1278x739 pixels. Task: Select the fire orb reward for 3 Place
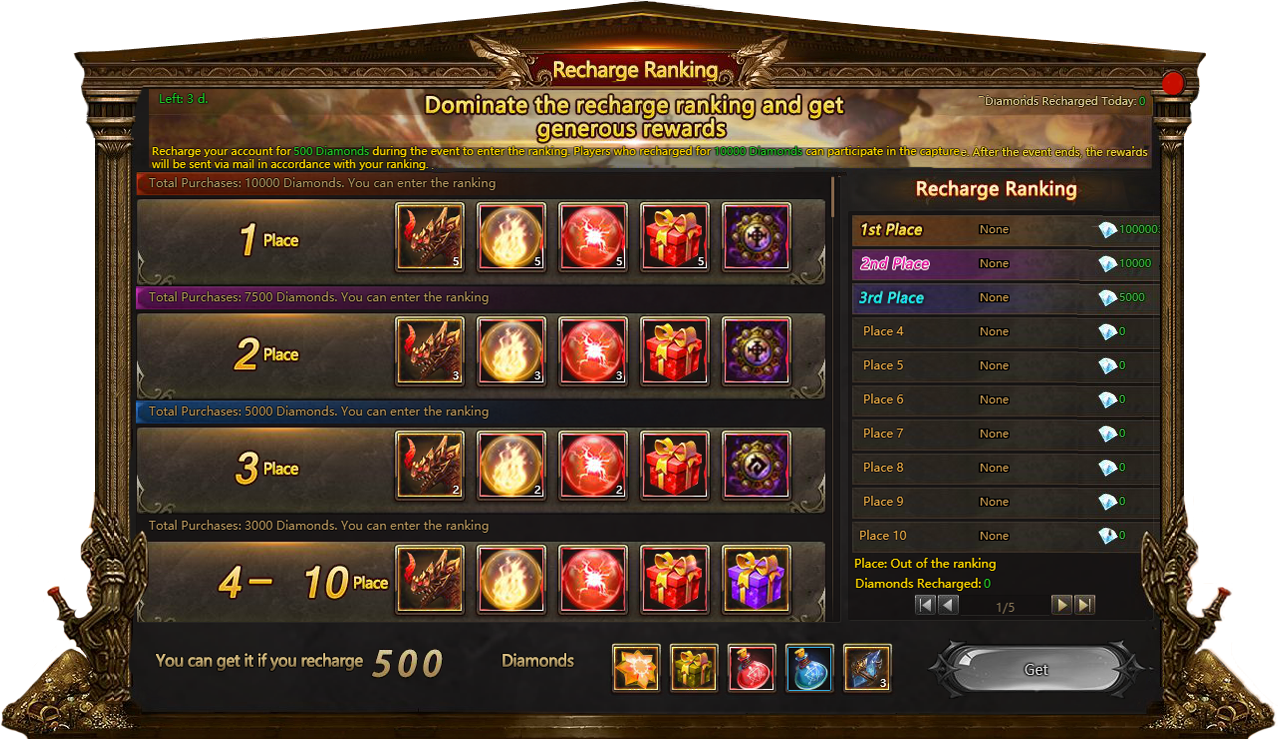[511, 465]
